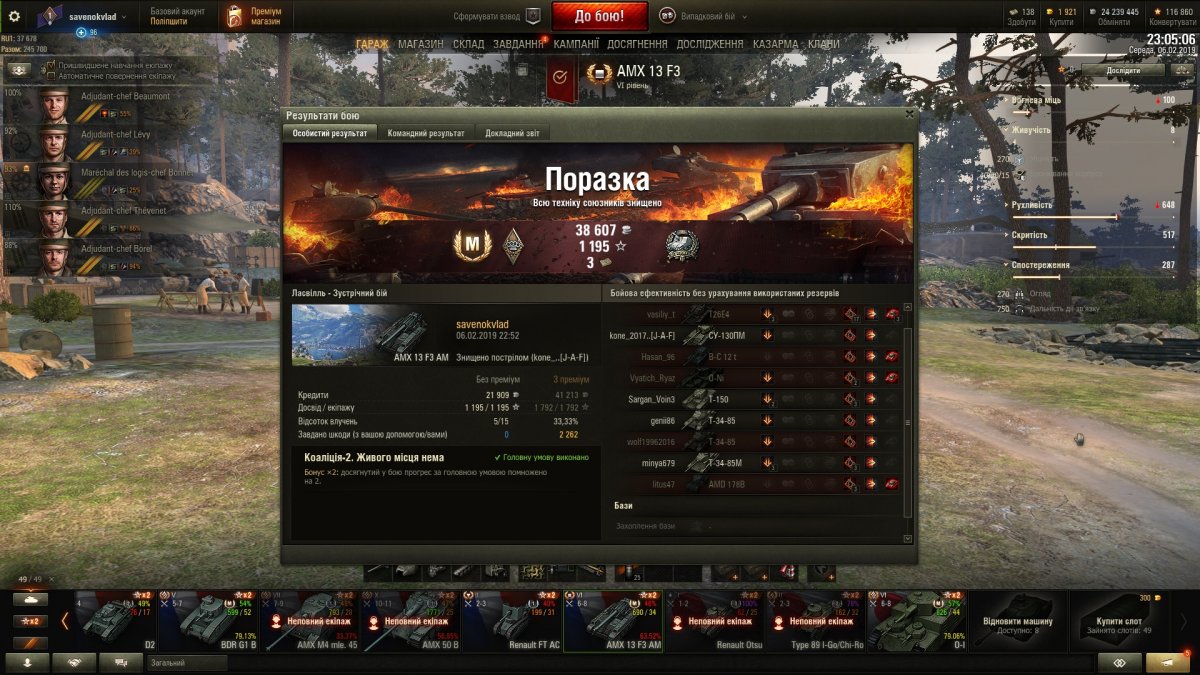1200x675 pixels.
Task: Open the Відновити машину tile
Action: click(x=1017, y=620)
